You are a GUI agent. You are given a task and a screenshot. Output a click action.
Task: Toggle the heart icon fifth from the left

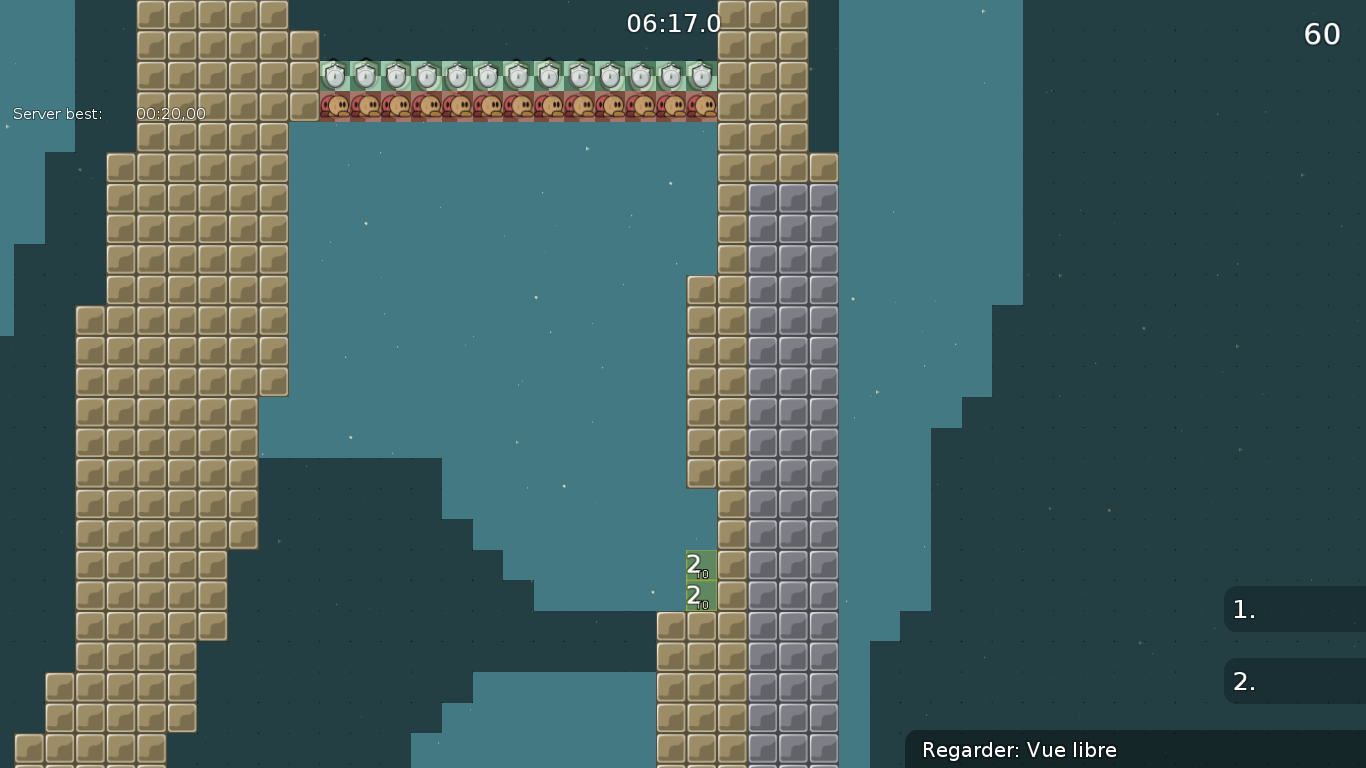[456, 105]
